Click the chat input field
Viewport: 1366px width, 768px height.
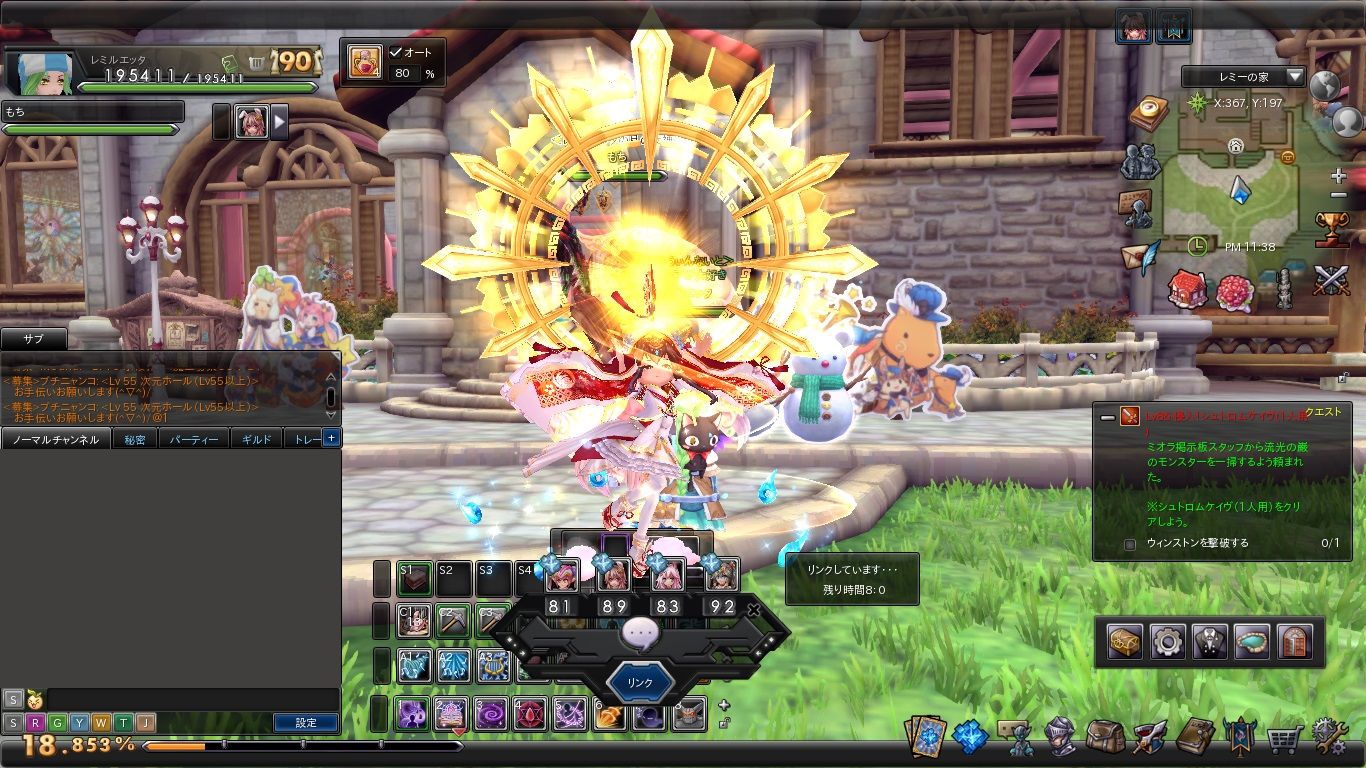click(x=190, y=698)
